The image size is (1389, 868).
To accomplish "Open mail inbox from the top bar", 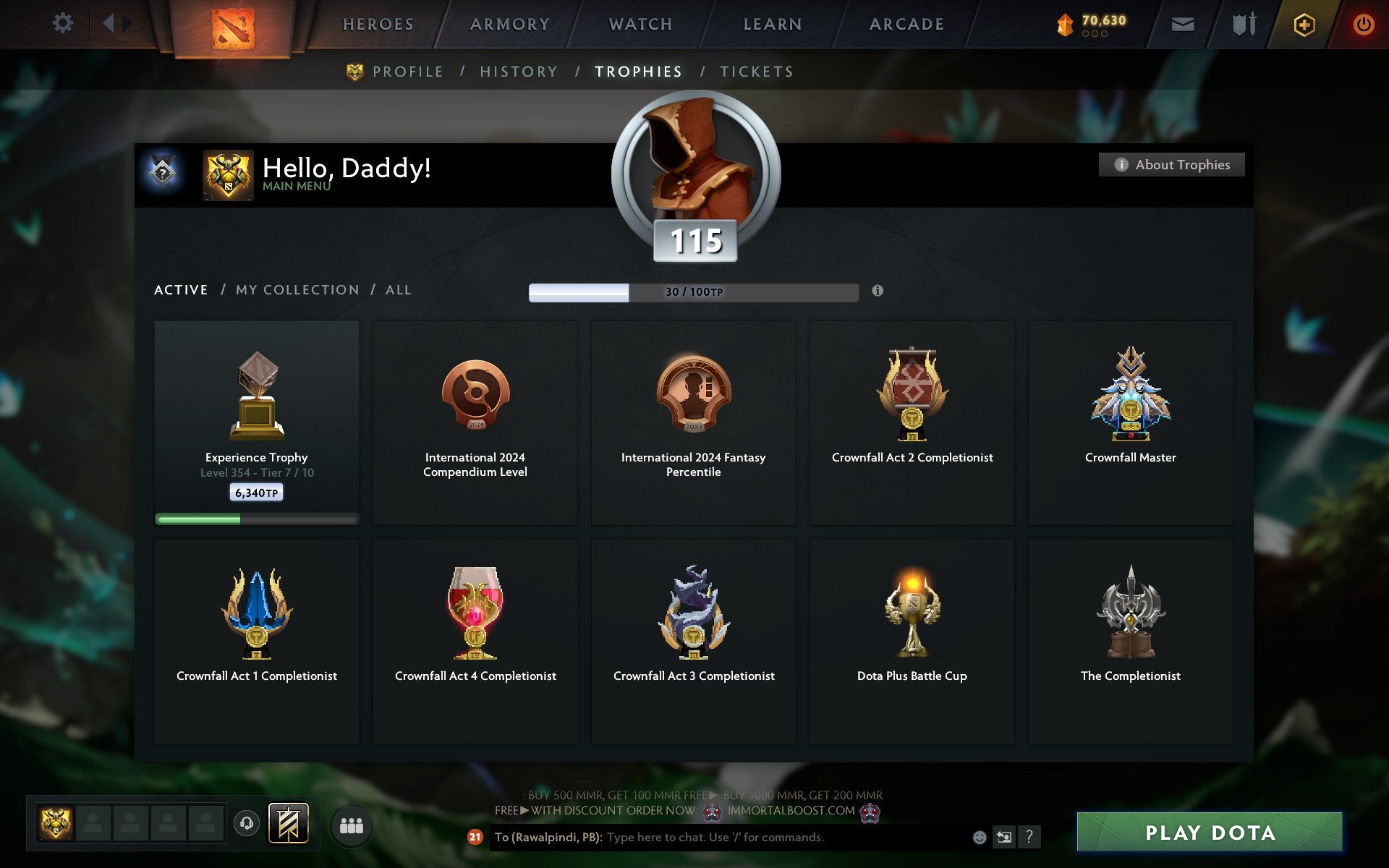I will (1182, 23).
